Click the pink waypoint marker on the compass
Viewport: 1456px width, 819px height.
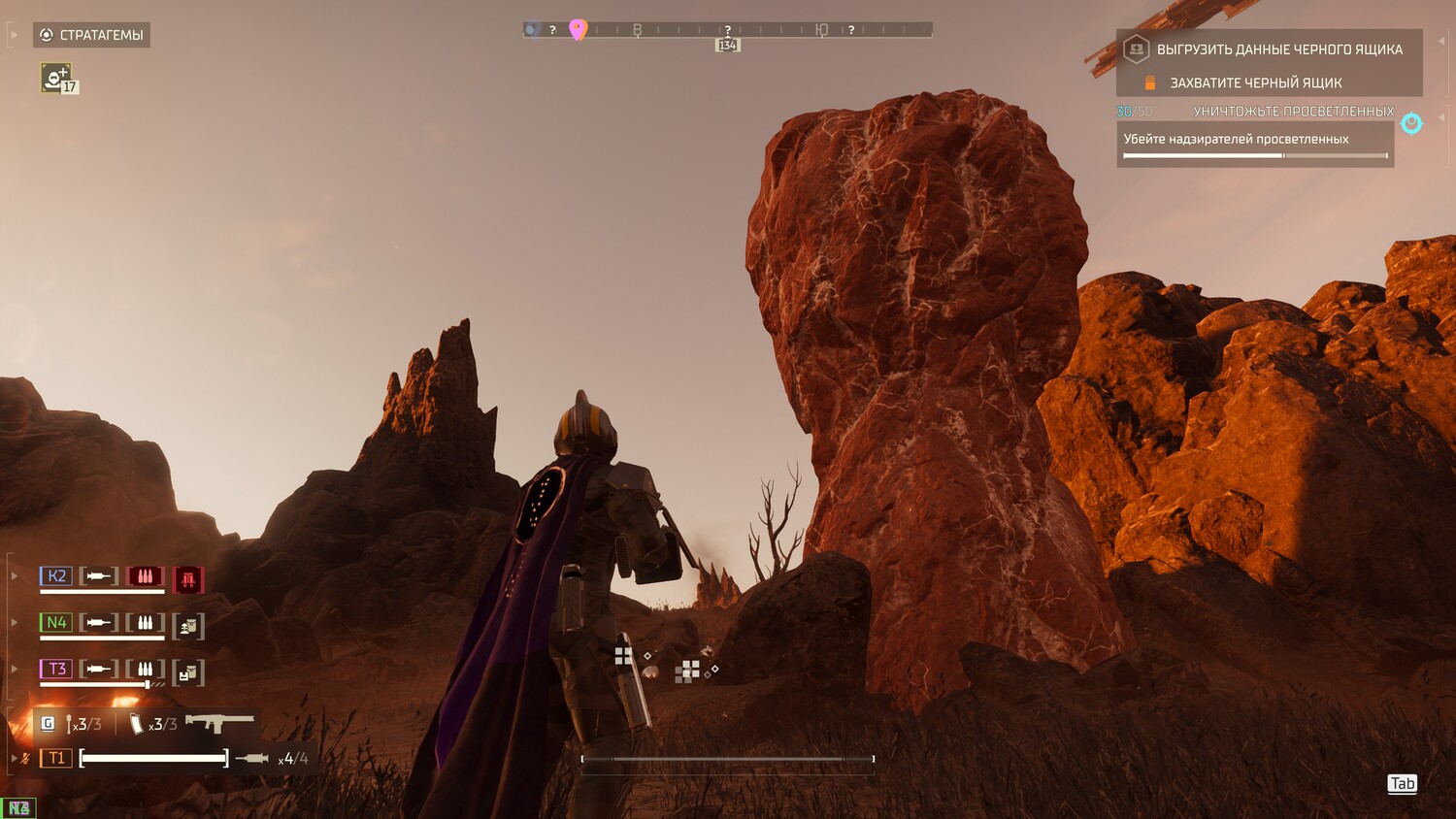[578, 29]
